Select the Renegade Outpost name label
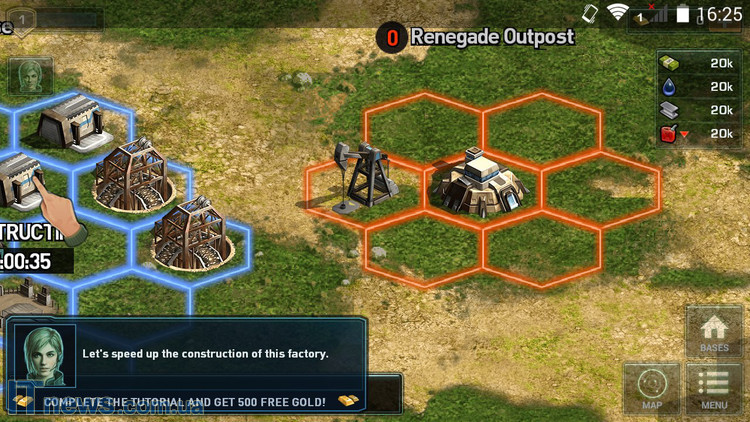750x422 pixels. point(492,37)
